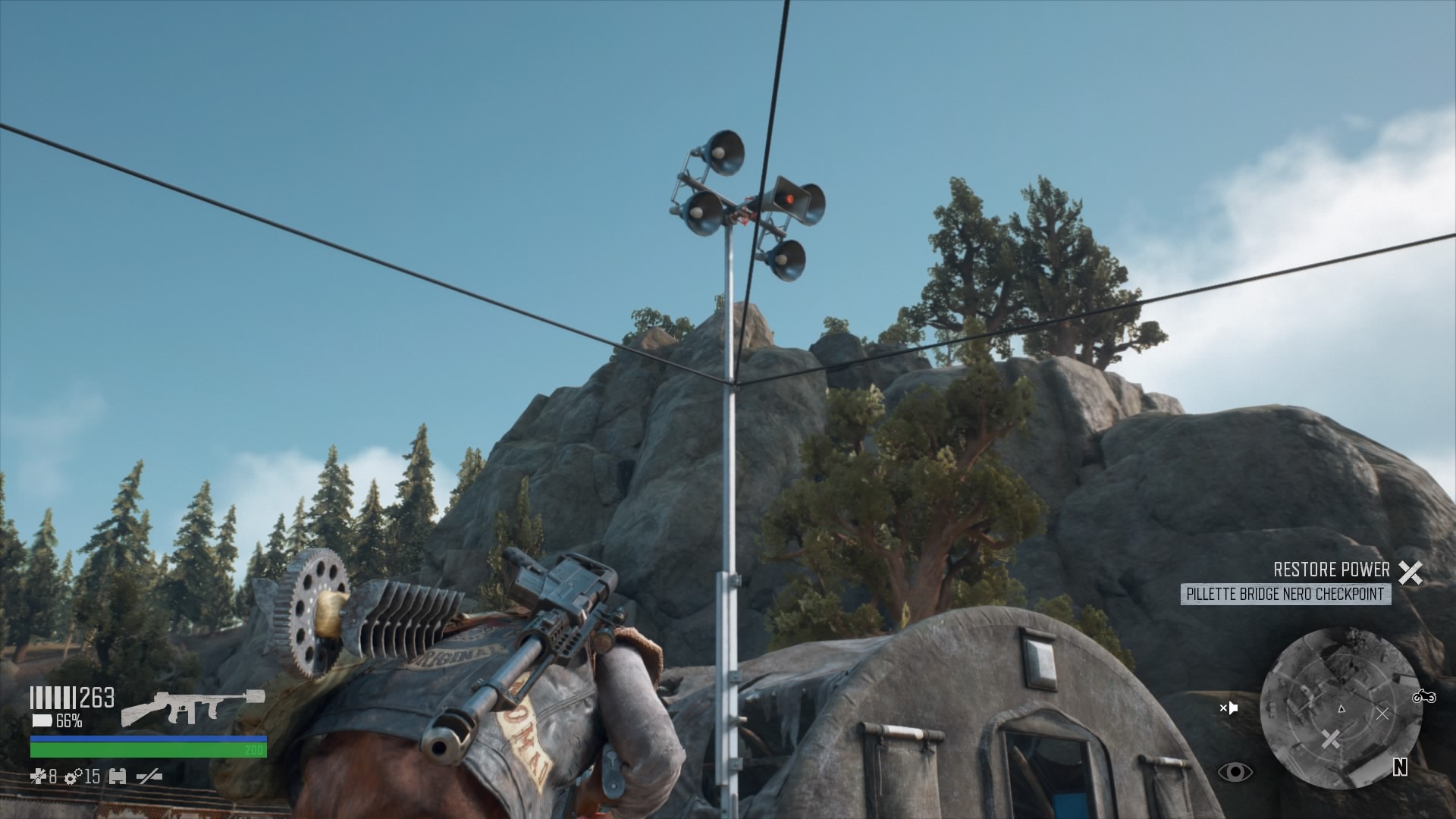Click the fuel canister icon near 66%
Image resolution: width=1456 pixels, height=819 pixels.
(42, 720)
